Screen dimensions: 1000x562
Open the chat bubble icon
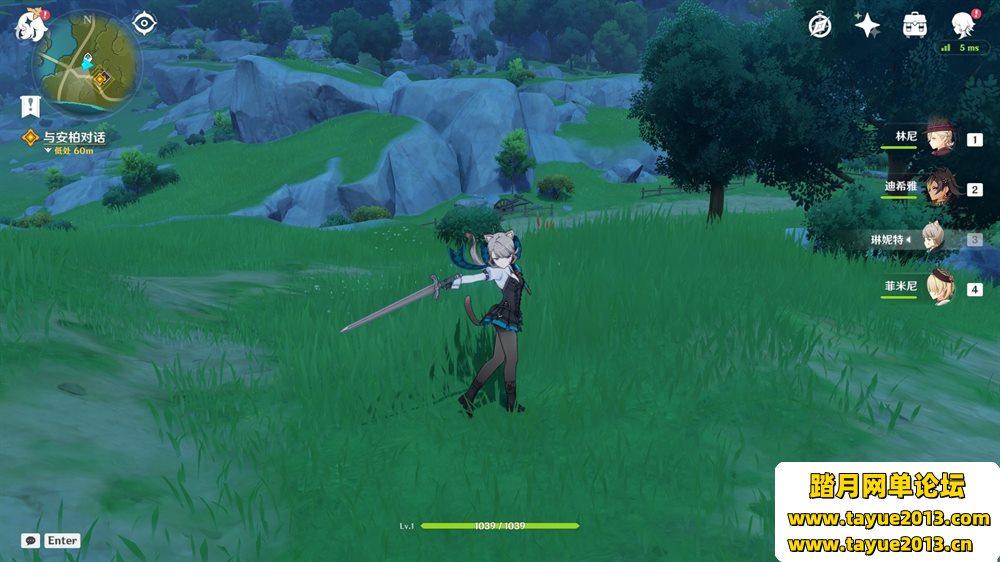point(31,540)
